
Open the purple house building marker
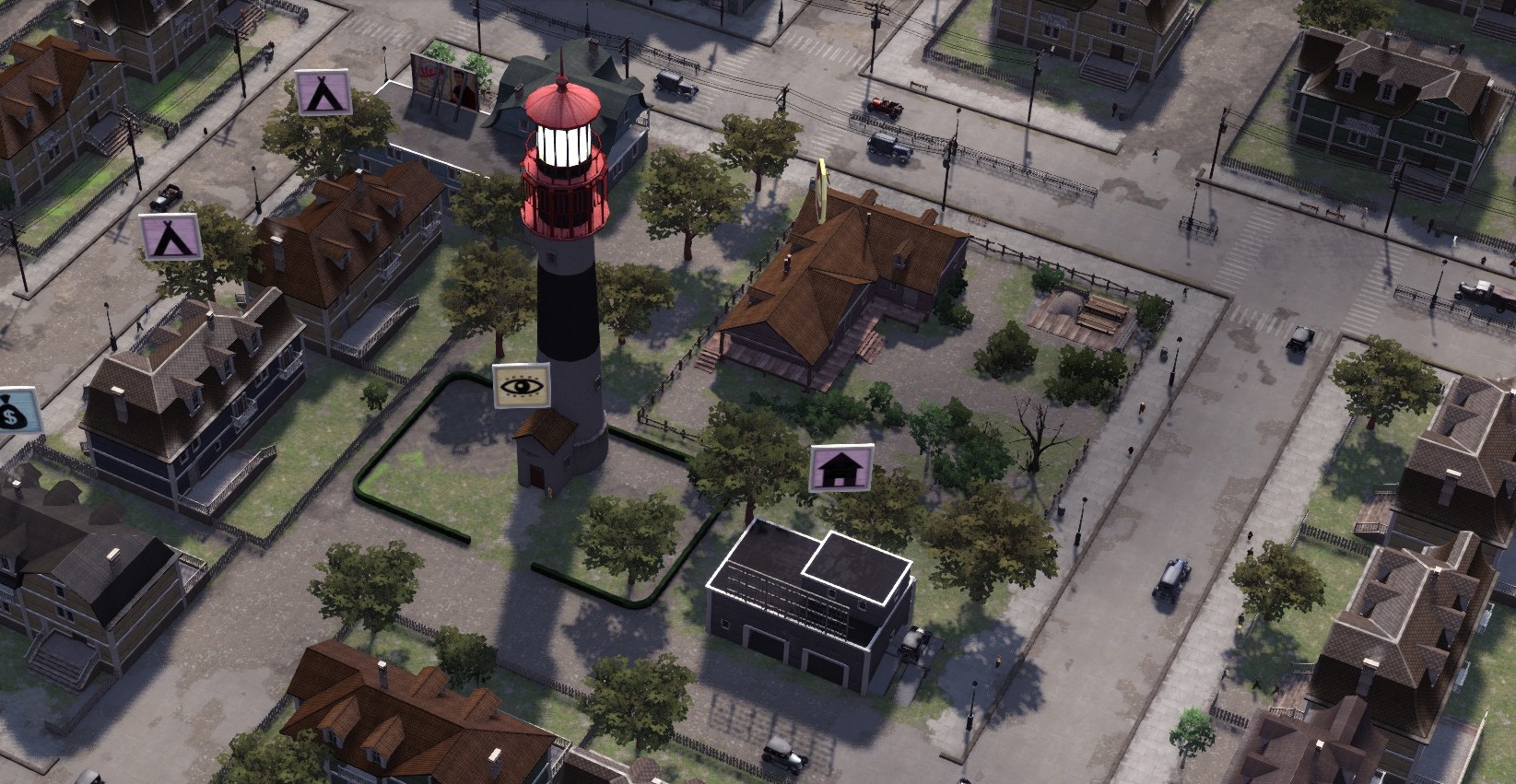pyautogui.click(x=840, y=468)
